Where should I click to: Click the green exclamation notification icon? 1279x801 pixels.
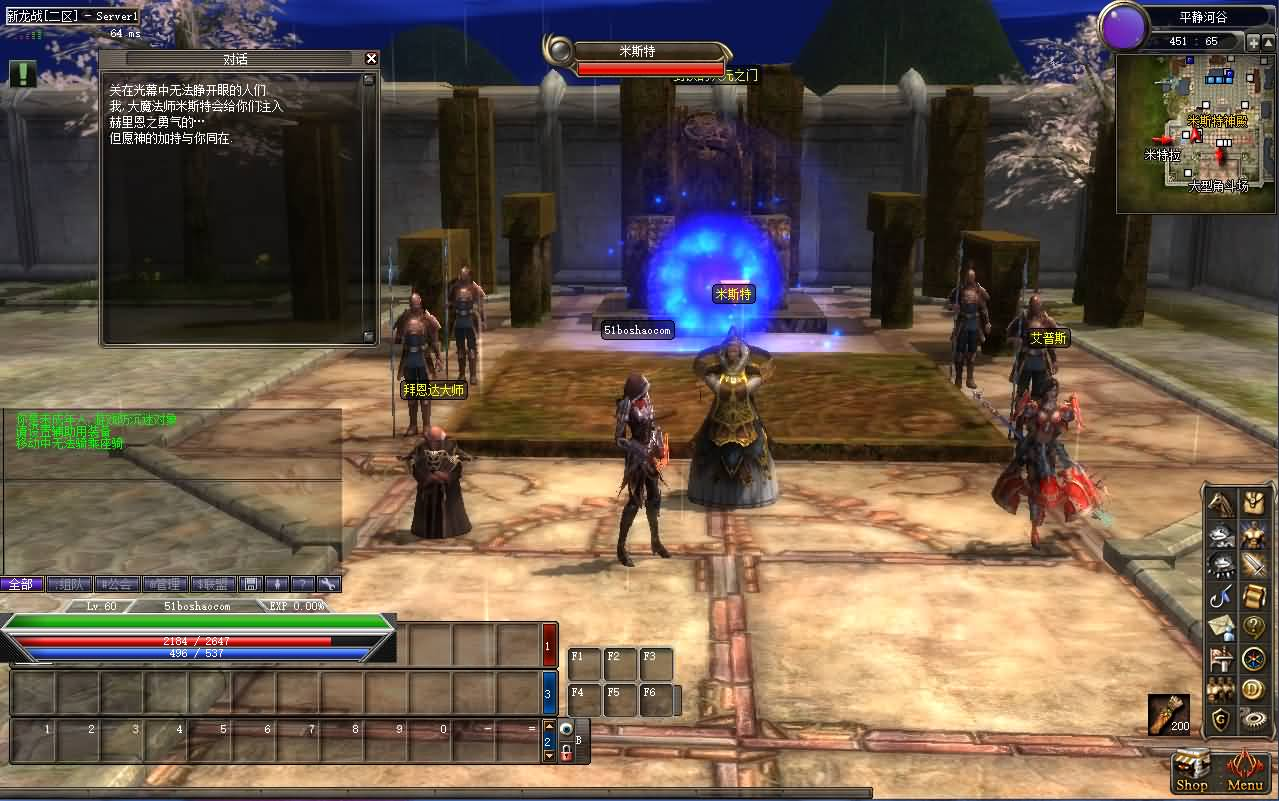click(x=23, y=73)
